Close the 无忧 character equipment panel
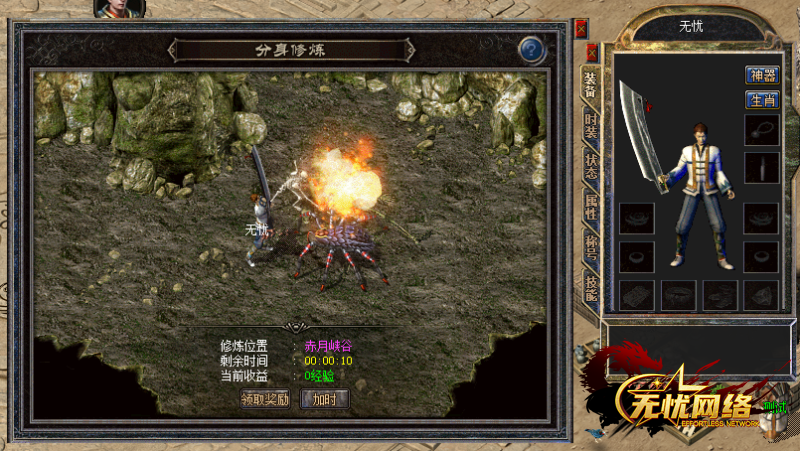The image size is (800, 451). click(x=592, y=51)
